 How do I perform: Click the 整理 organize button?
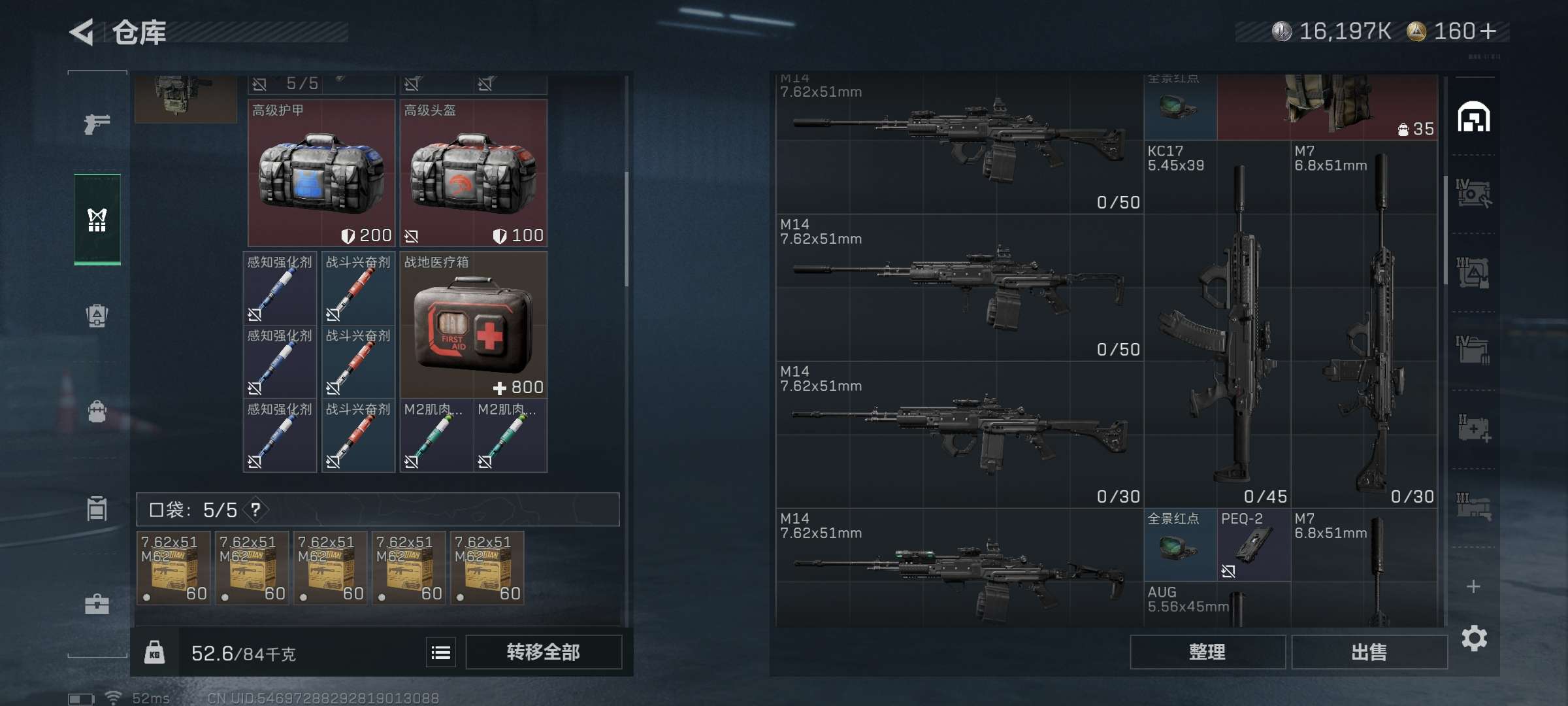pos(1207,652)
